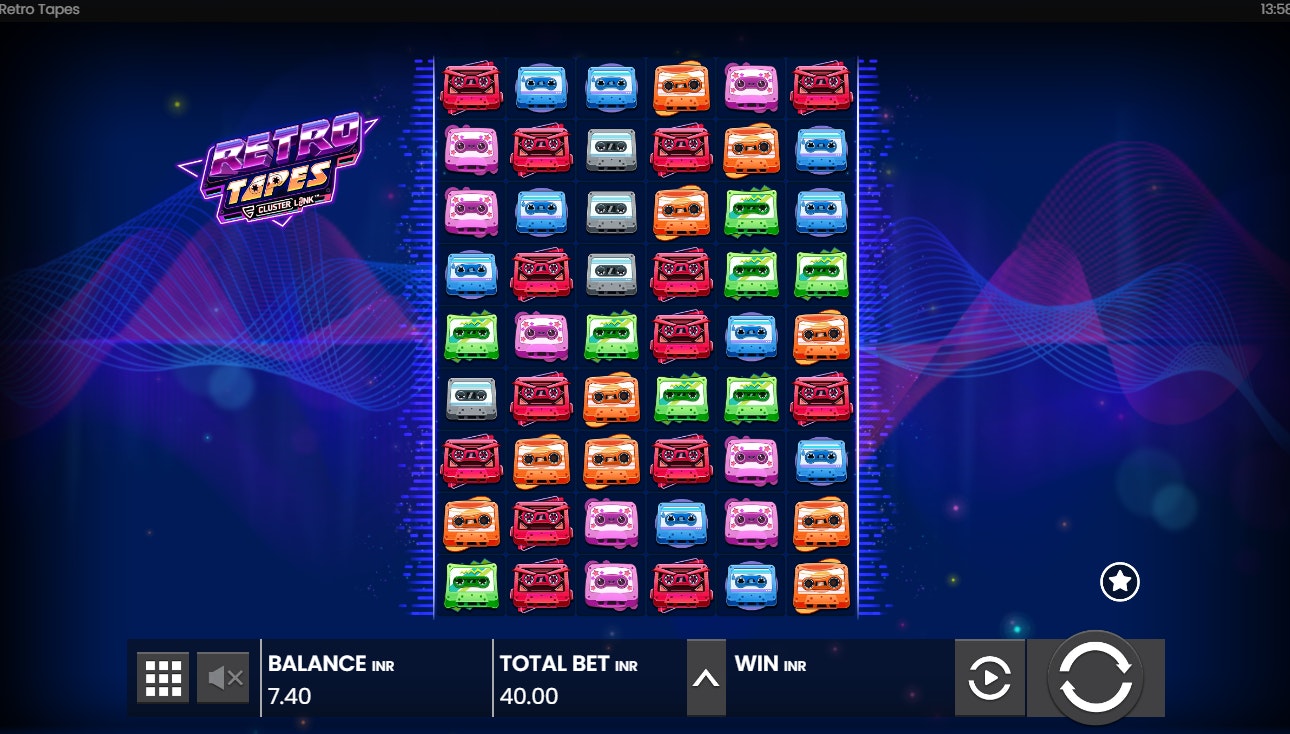
Task: Select the red tape symbol in top-left corner
Action: [x=471, y=85]
